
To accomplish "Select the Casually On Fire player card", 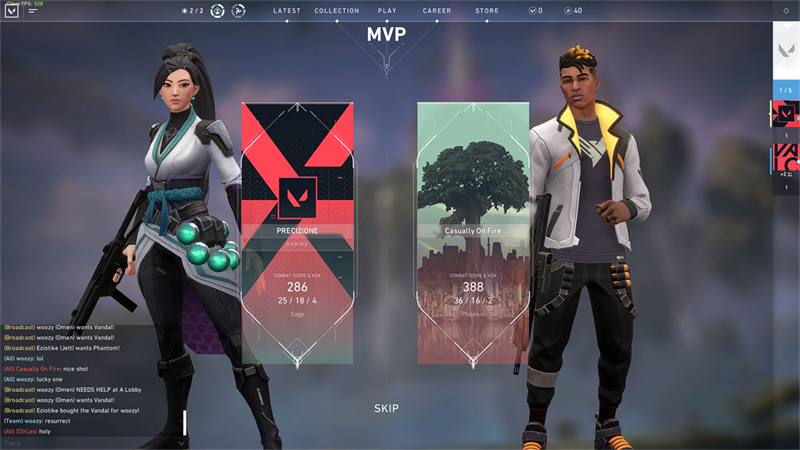I will 473,232.
